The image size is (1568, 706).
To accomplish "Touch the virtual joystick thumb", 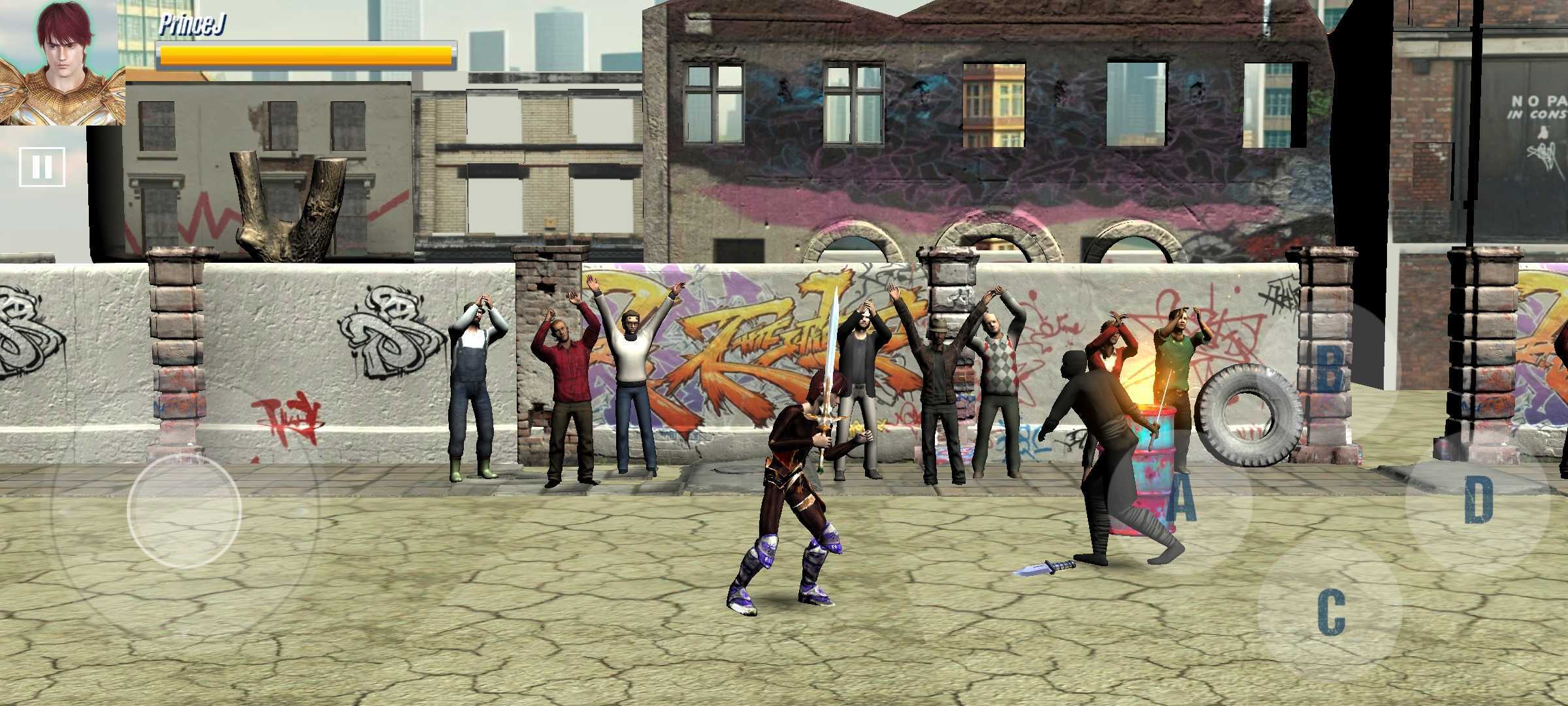I will [x=184, y=511].
